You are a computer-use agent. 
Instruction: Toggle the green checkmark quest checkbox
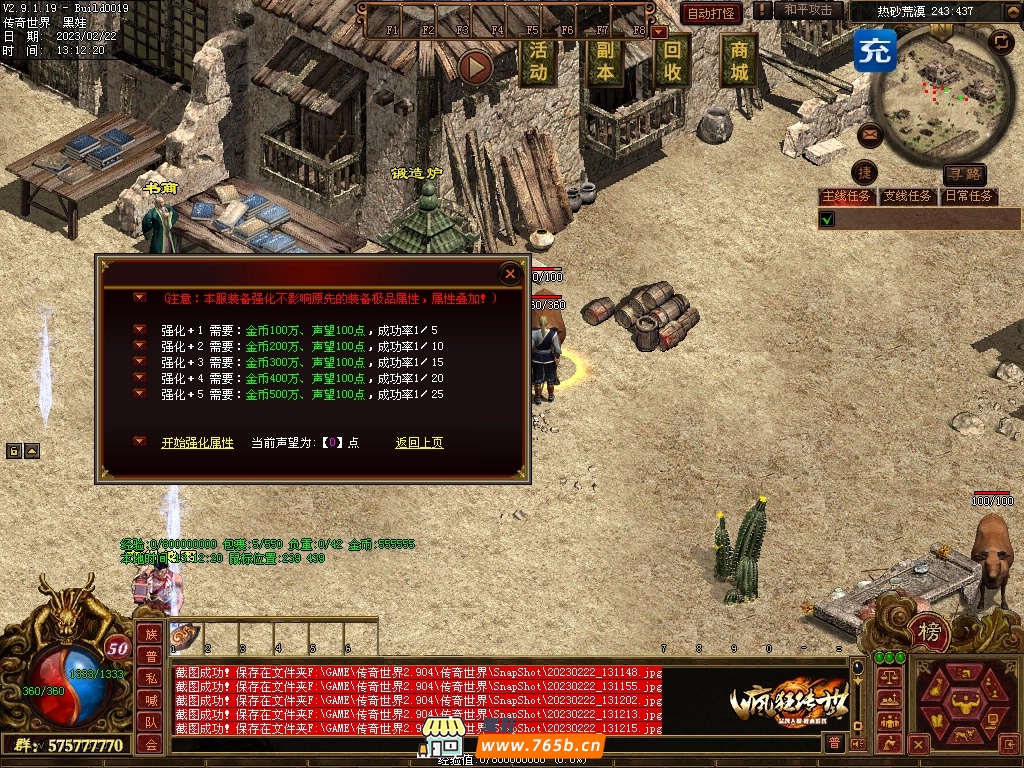(x=827, y=219)
